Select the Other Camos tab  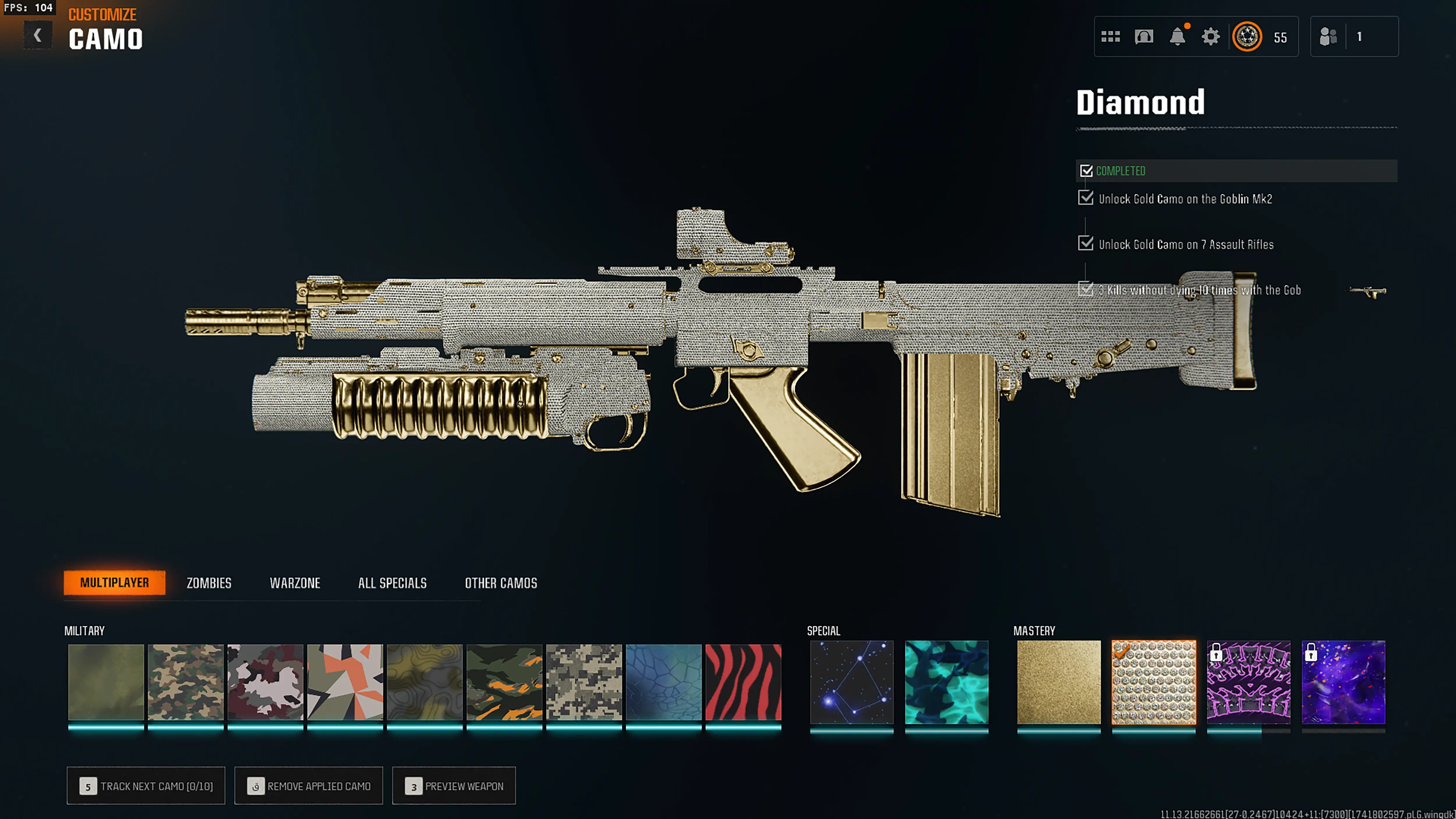pos(501,583)
